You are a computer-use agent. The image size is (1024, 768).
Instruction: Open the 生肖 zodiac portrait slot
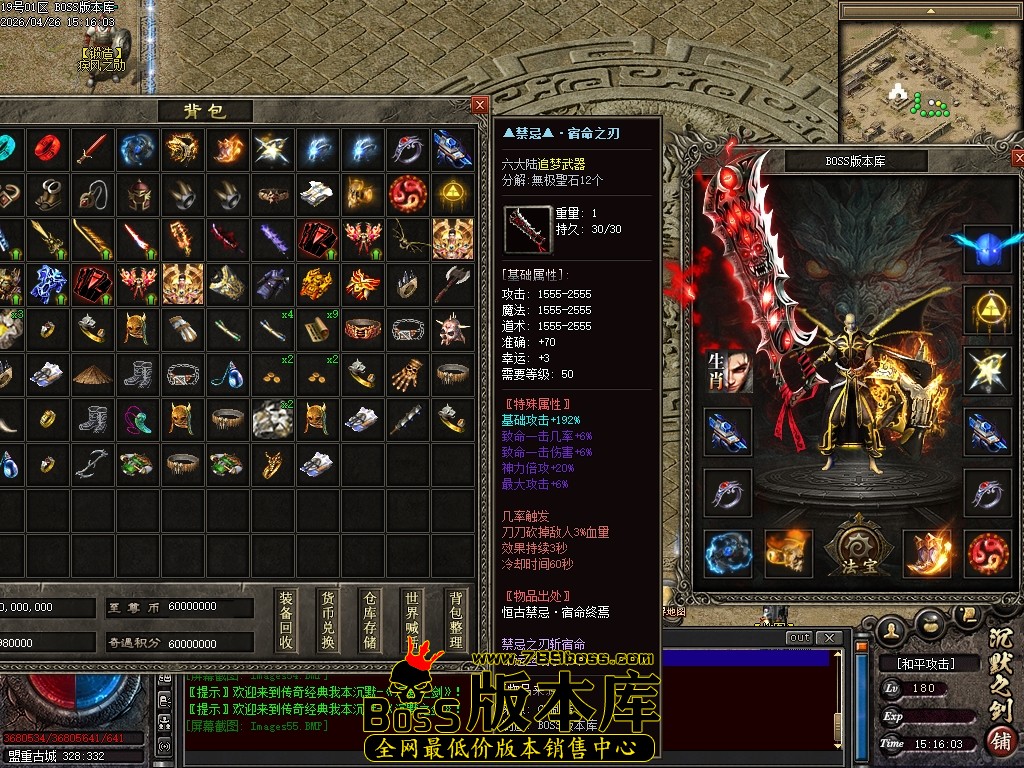(727, 370)
